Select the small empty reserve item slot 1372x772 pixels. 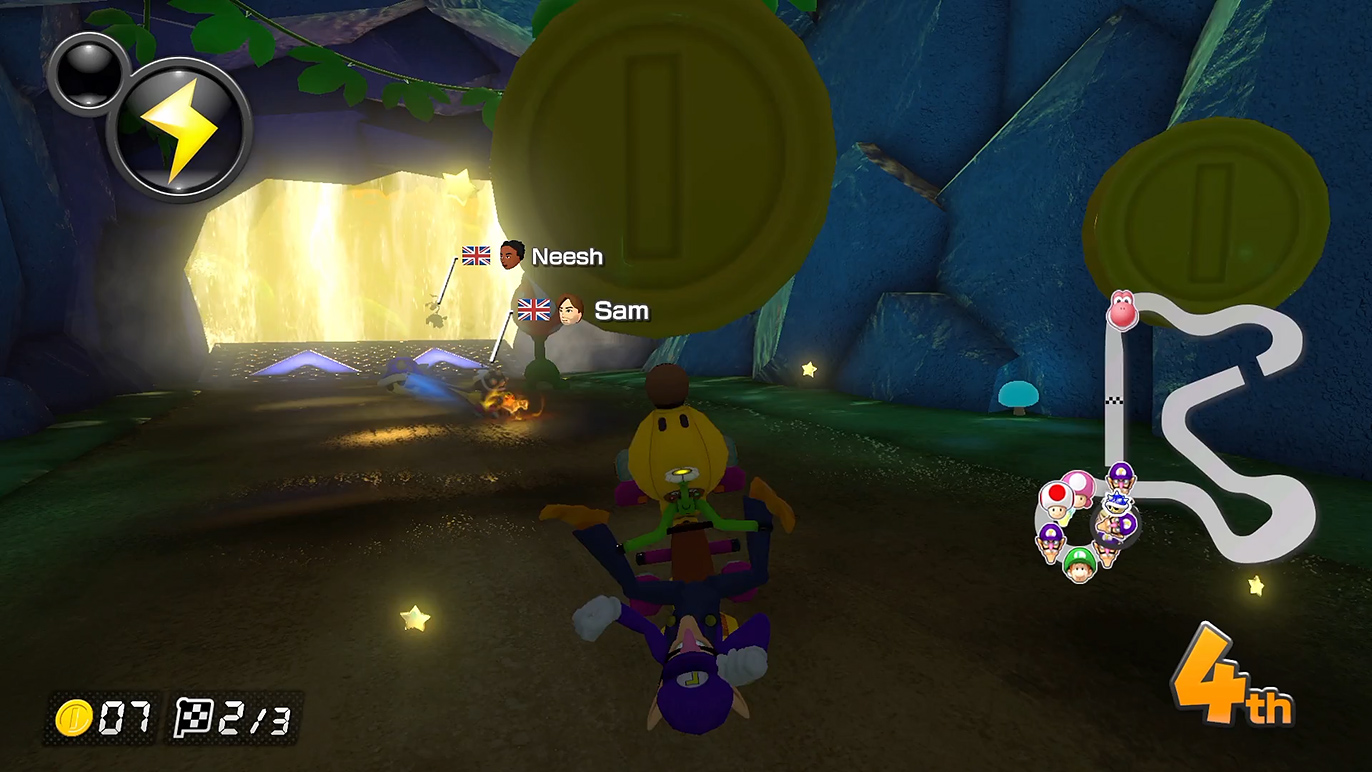tap(88, 72)
